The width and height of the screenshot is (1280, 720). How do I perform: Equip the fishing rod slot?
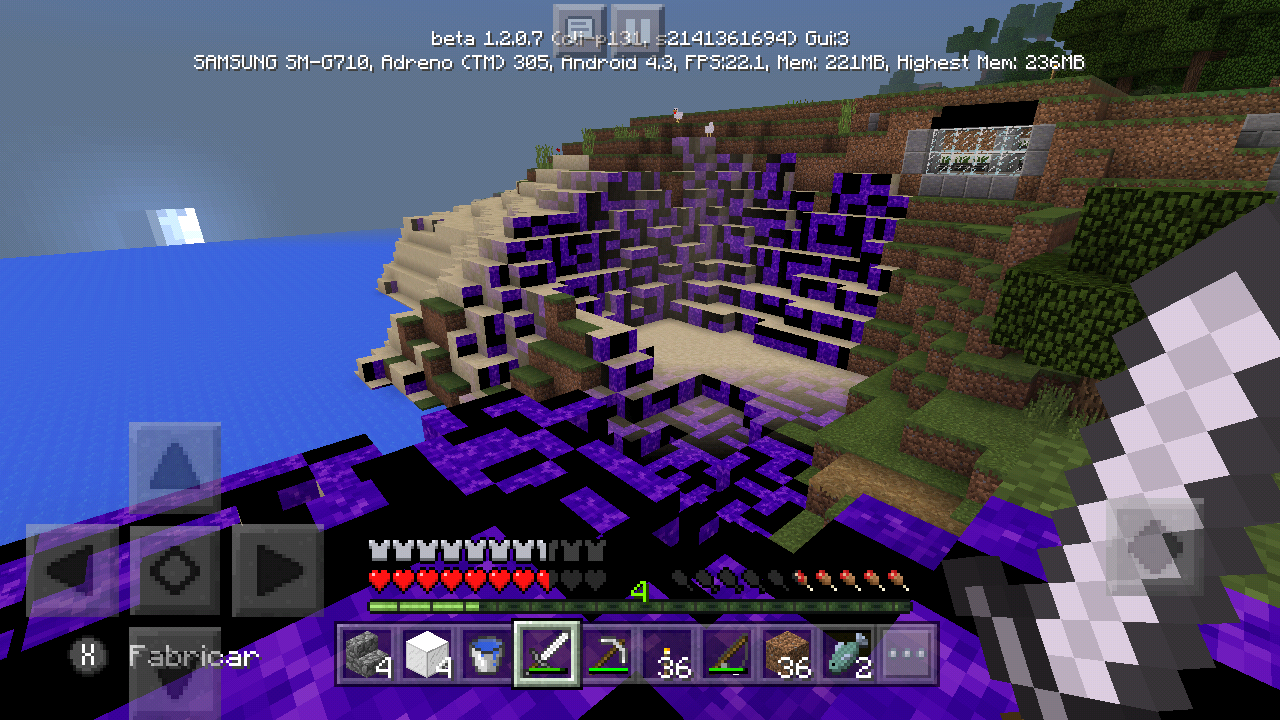coord(727,656)
